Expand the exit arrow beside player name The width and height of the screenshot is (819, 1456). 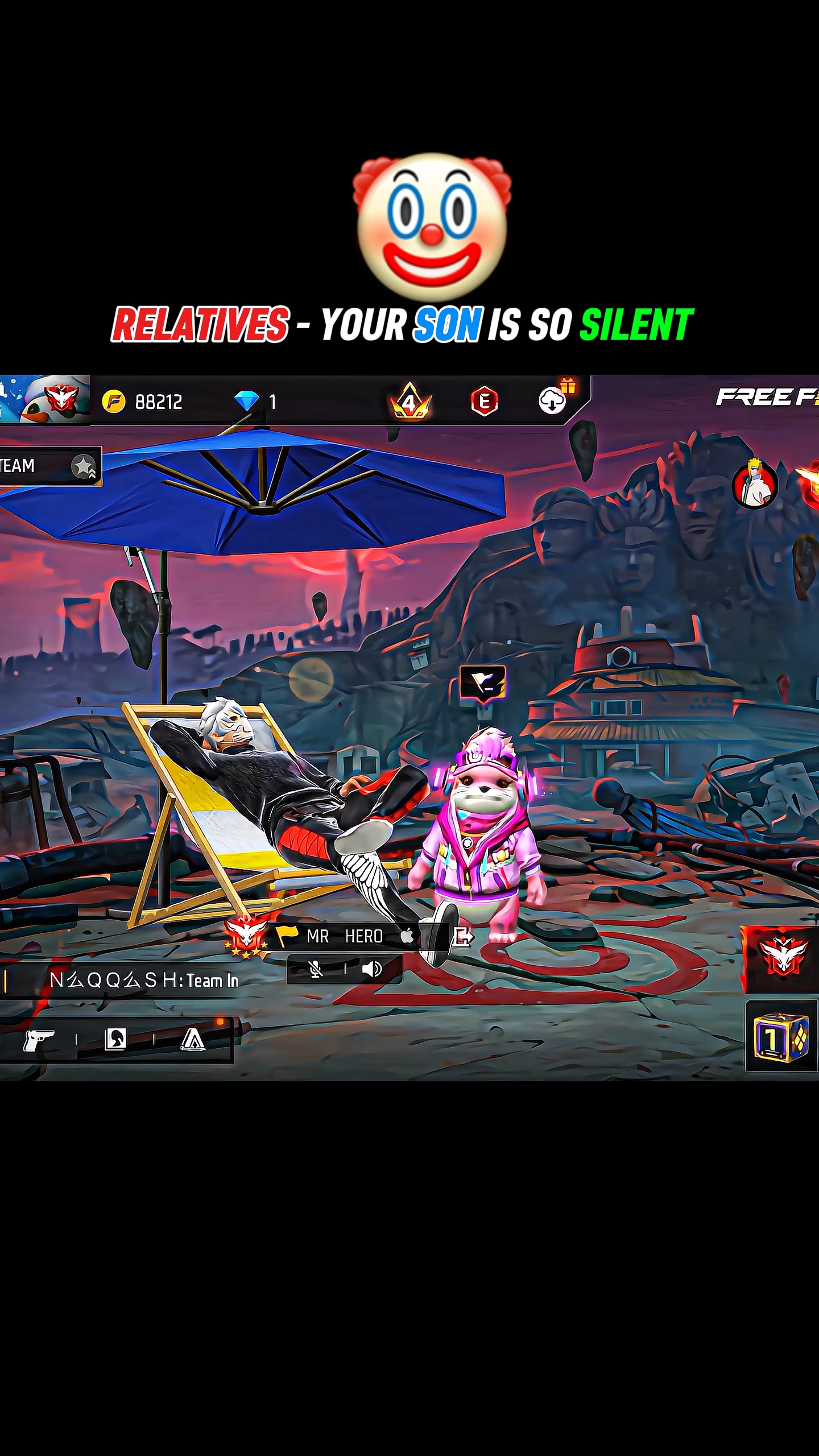pos(464,937)
